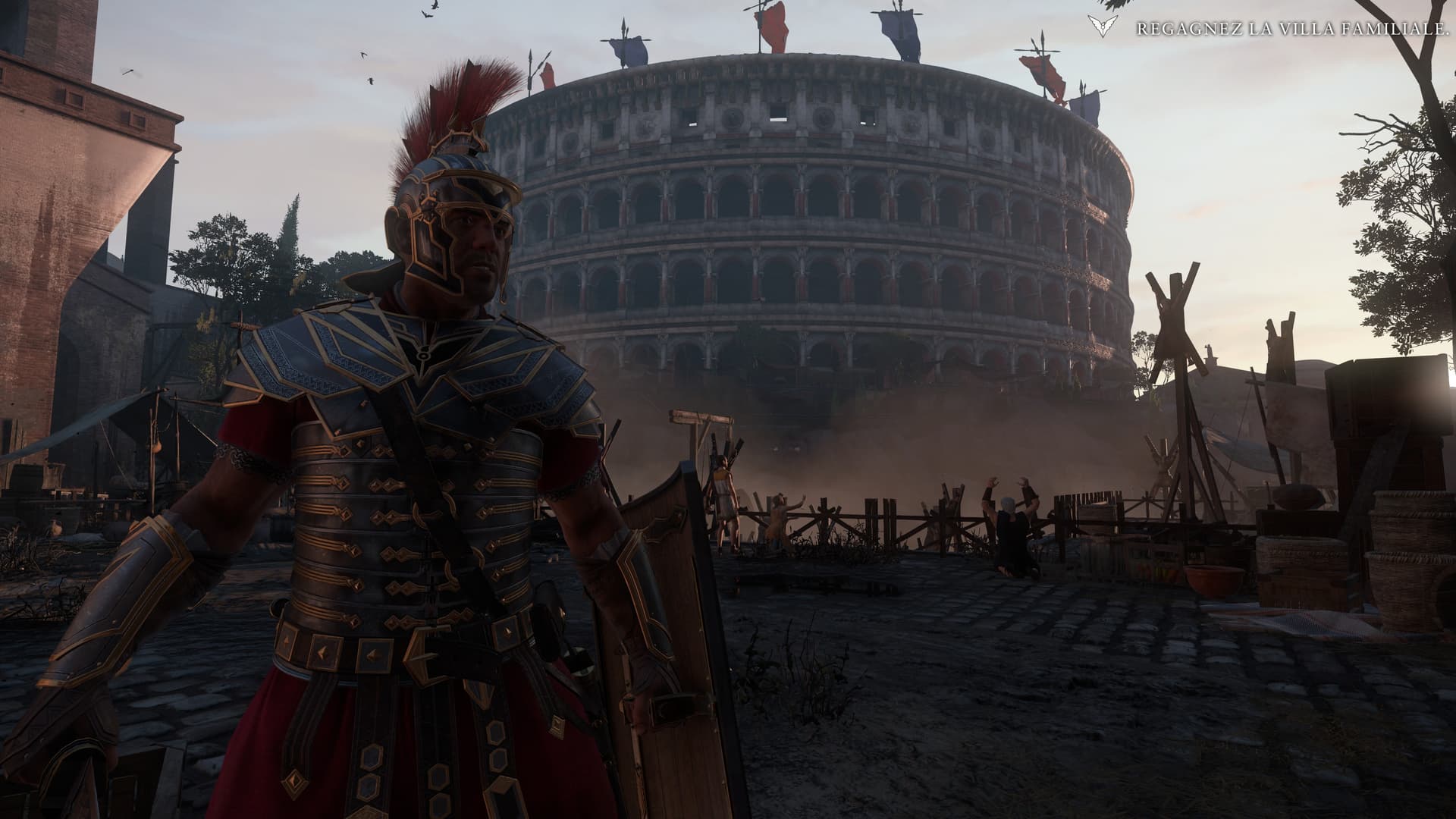Select the objective tracker text "Regagnez la villa familiale"

[x=1288, y=29]
